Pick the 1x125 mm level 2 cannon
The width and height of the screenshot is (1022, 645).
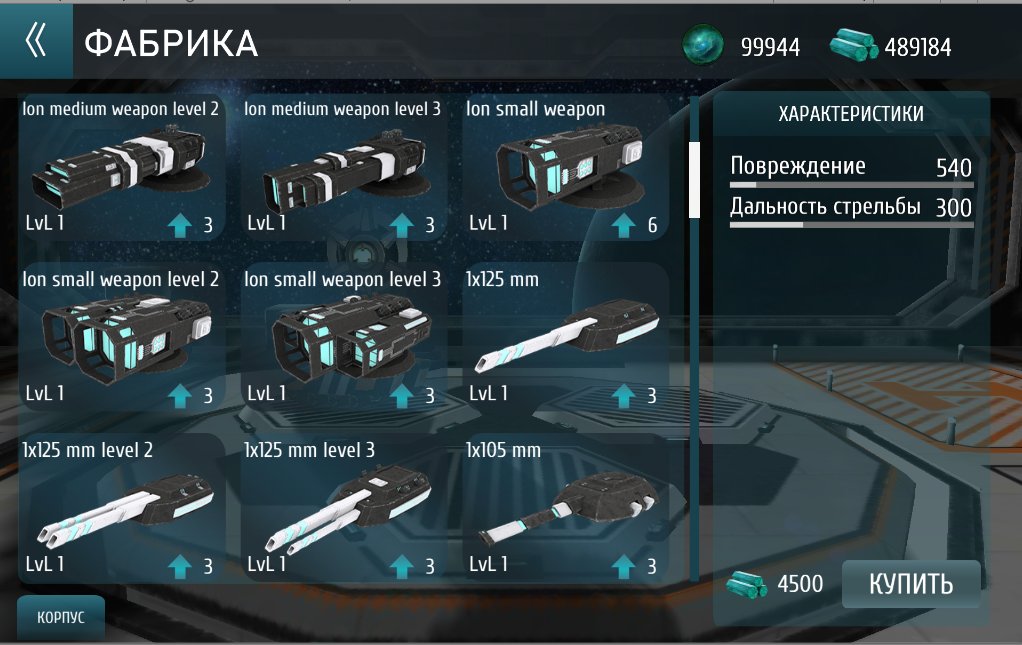click(x=121, y=508)
